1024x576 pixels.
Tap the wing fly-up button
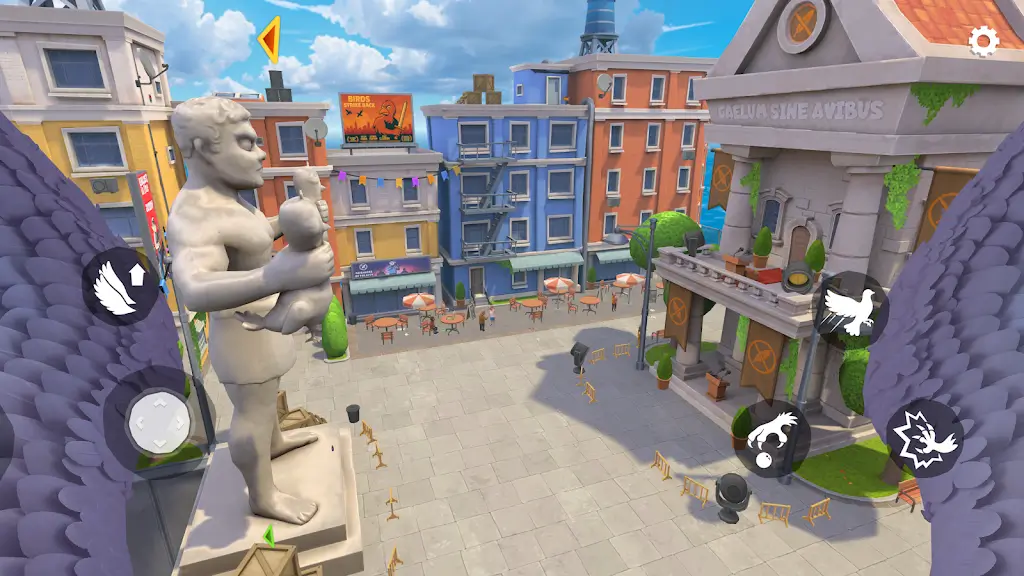(119, 286)
